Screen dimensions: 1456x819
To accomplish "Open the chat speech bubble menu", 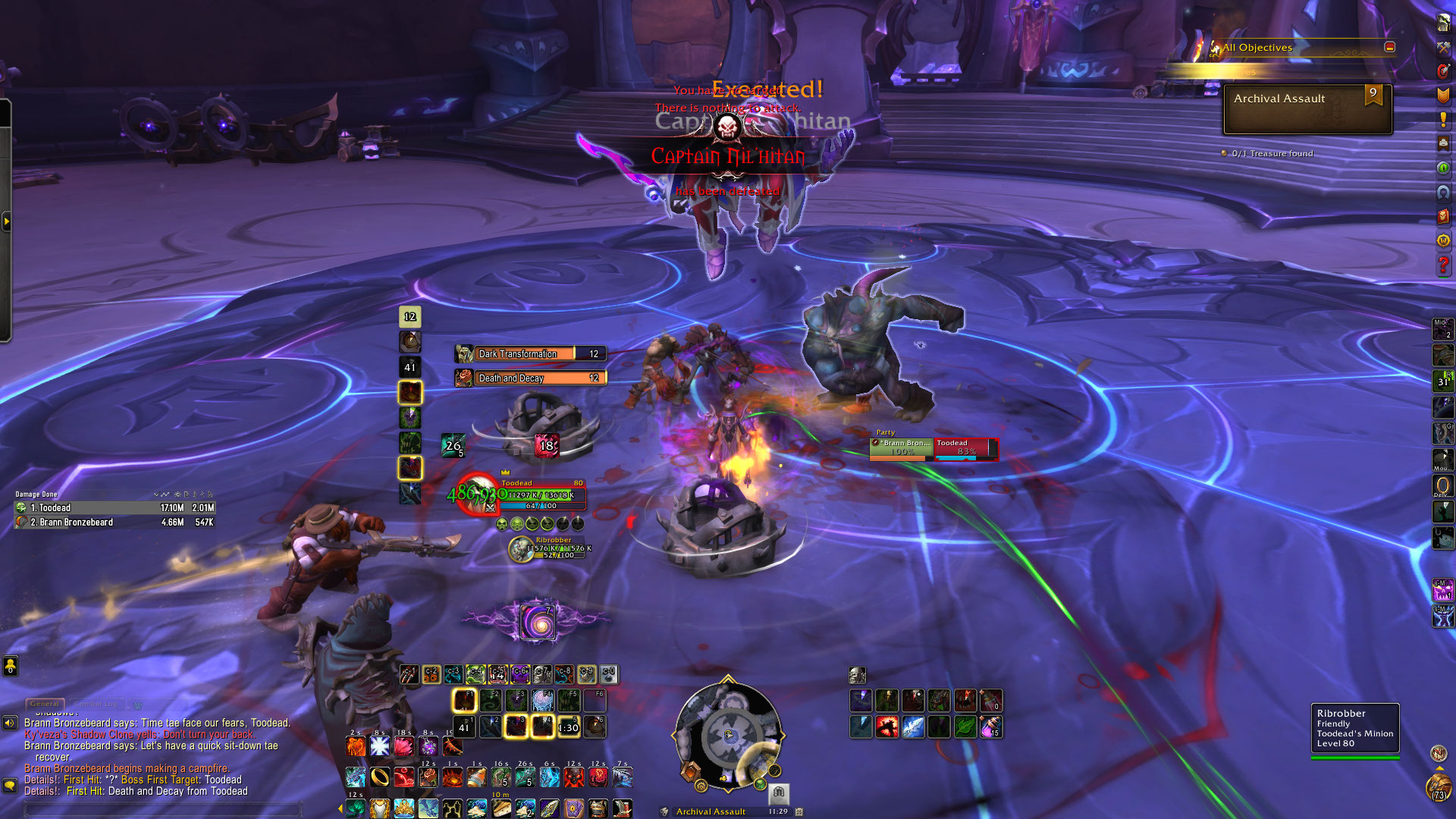I will (x=10, y=785).
